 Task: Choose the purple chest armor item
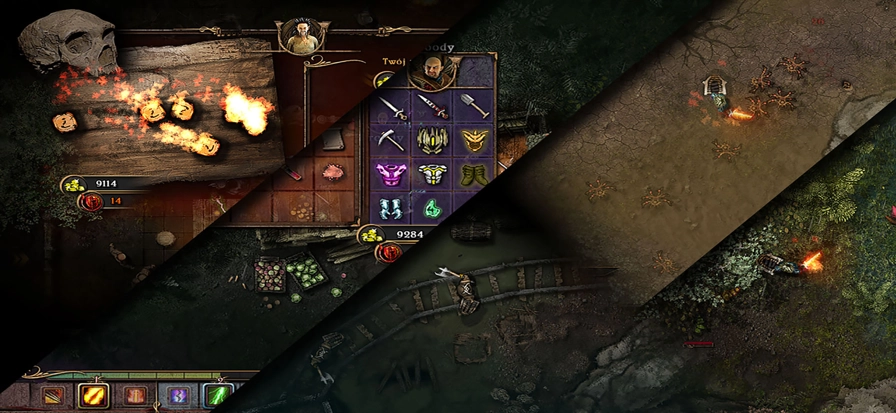coord(390,175)
